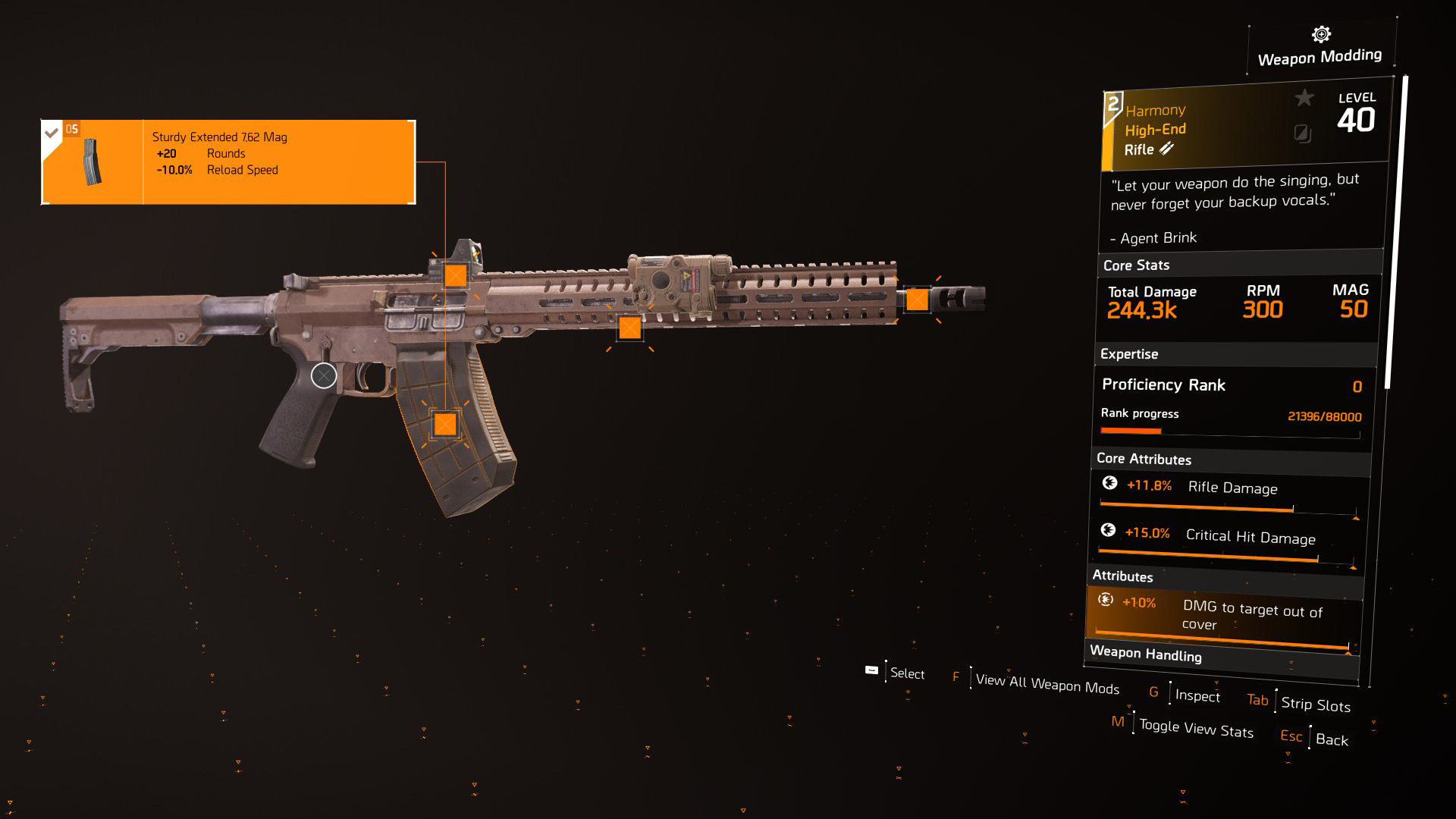This screenshot has height=819, width=1456.
Task: Click the Weapon Modding gear icon
Action: 1321,34
